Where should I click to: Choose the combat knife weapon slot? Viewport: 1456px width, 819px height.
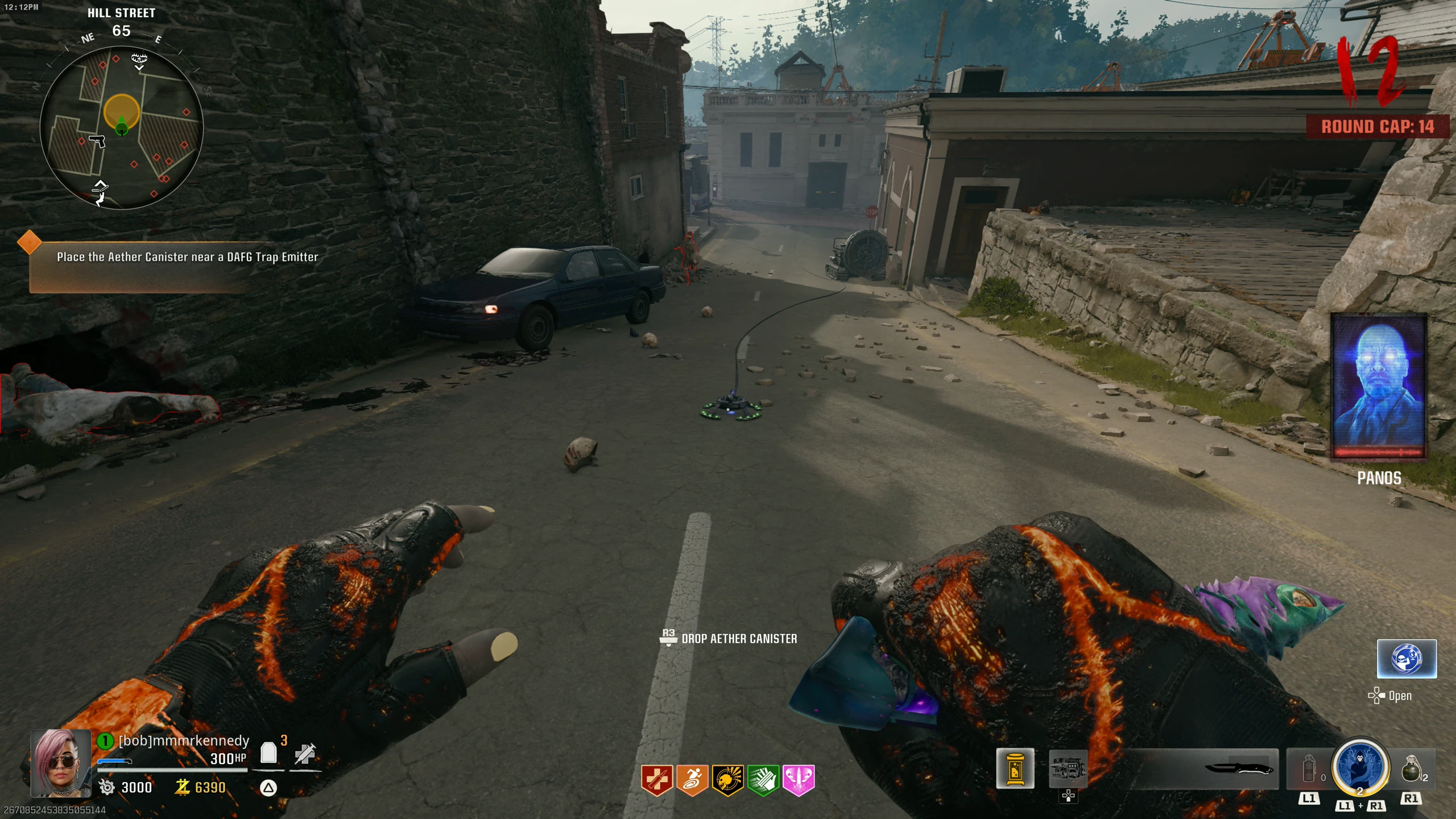(1239, 769)
